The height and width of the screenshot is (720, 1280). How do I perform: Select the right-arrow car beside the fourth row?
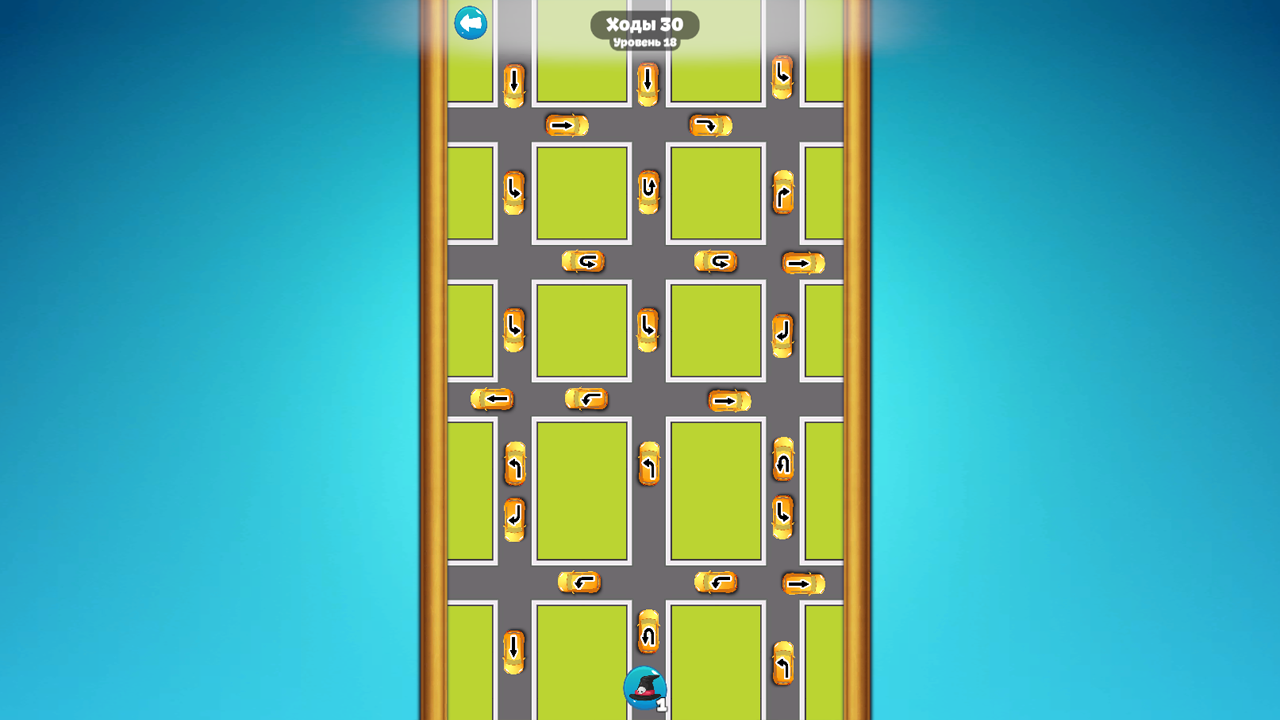point(727,399)
